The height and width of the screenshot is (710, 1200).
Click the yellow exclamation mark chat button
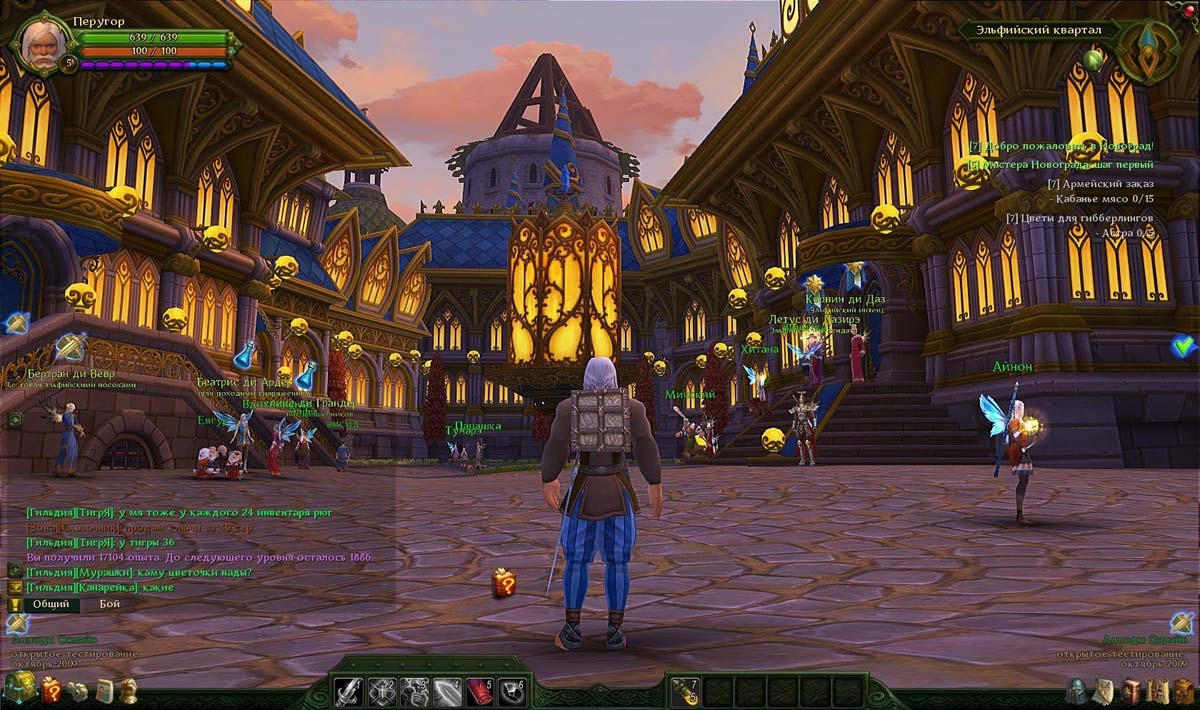[x=15, y=605]
